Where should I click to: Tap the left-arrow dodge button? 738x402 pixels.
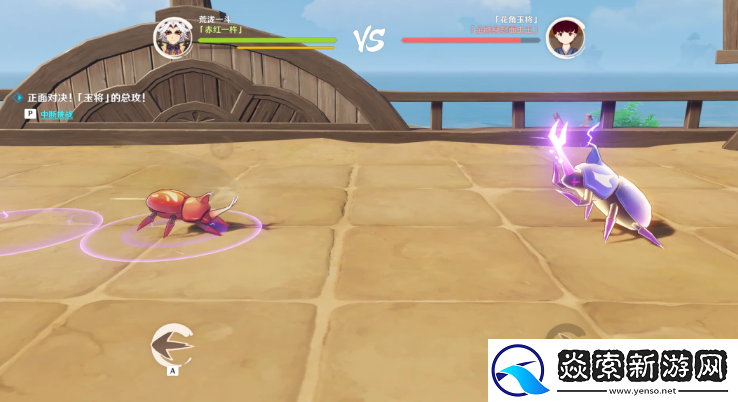[171, 345]
